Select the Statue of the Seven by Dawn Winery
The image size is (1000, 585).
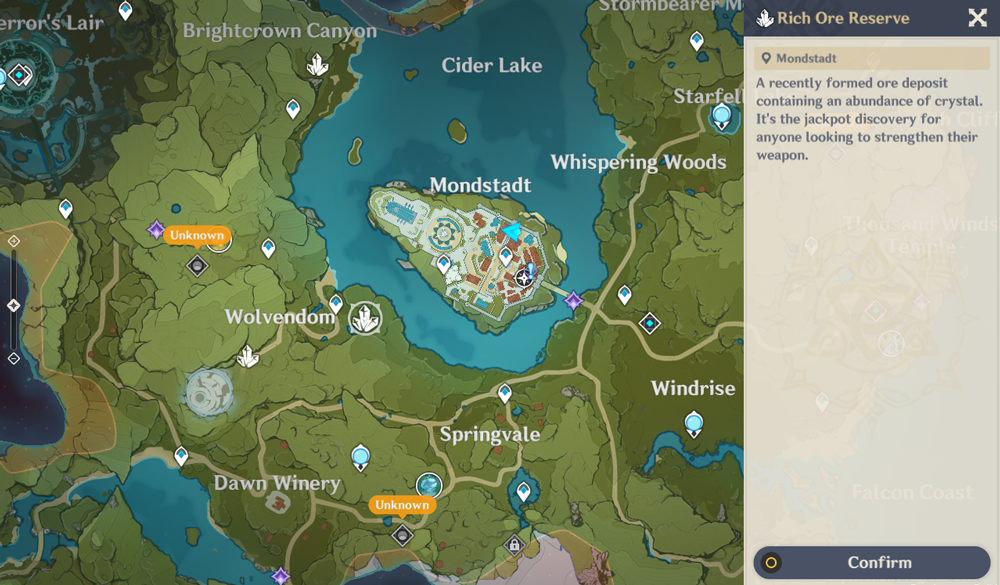pyautogui.click(x=361, y=458)
